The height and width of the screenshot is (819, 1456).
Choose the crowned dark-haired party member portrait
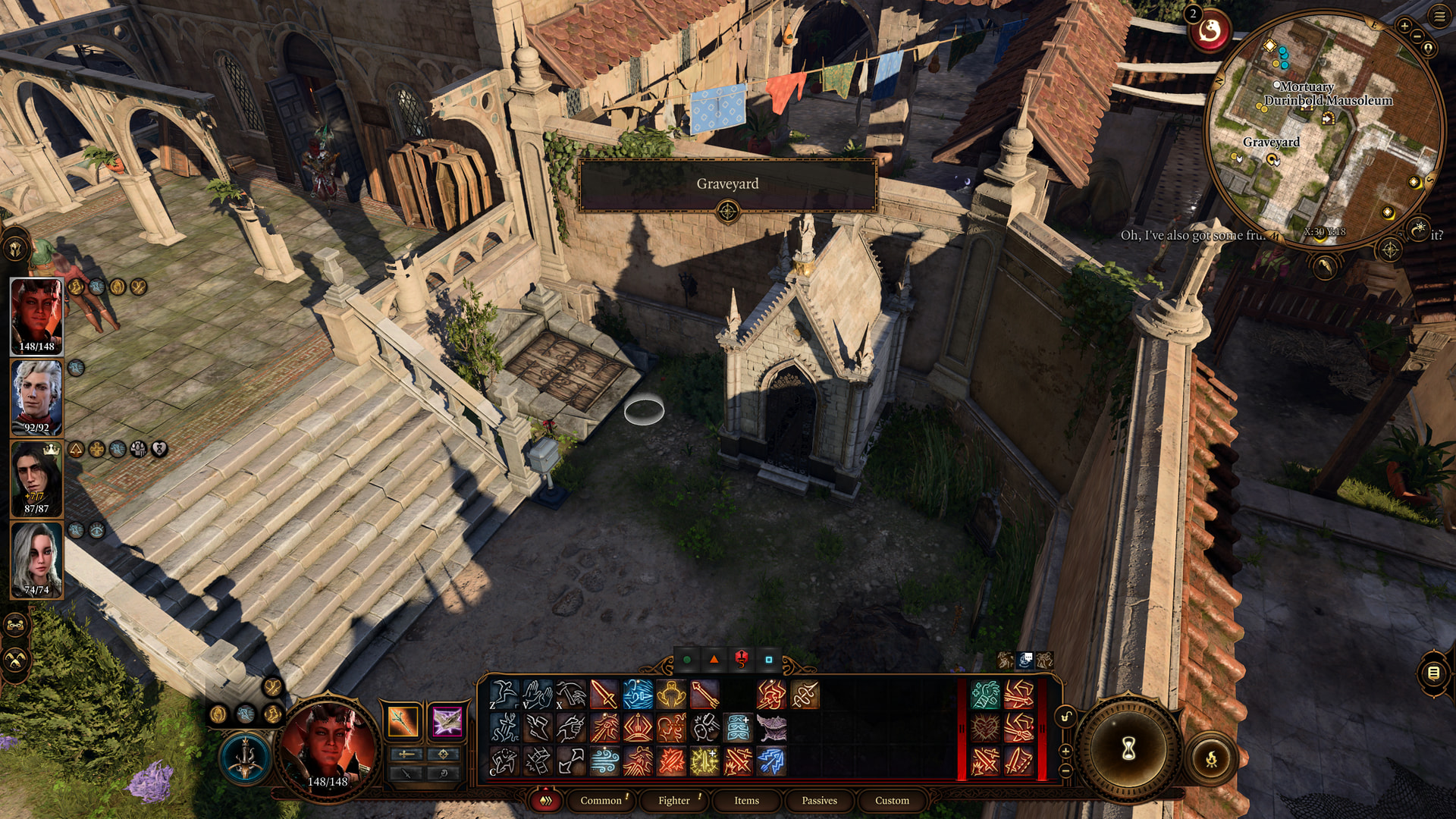coord(36,479)
